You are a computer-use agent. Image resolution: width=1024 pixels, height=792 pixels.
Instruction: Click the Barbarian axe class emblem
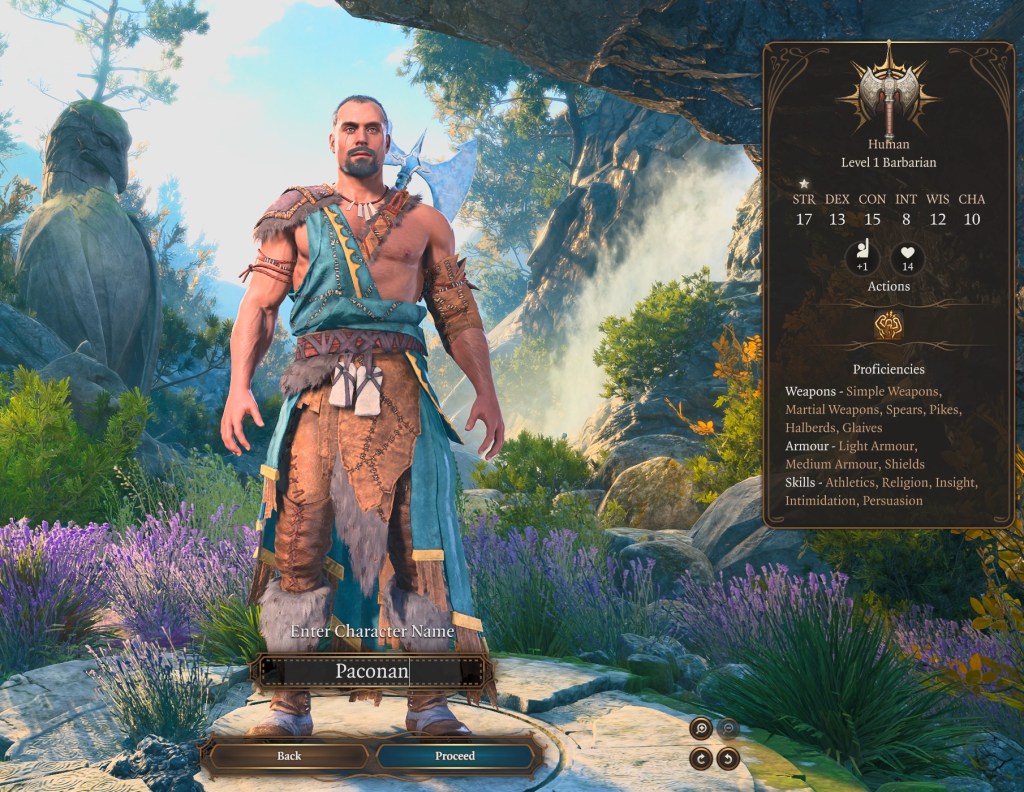coord(888,92)
